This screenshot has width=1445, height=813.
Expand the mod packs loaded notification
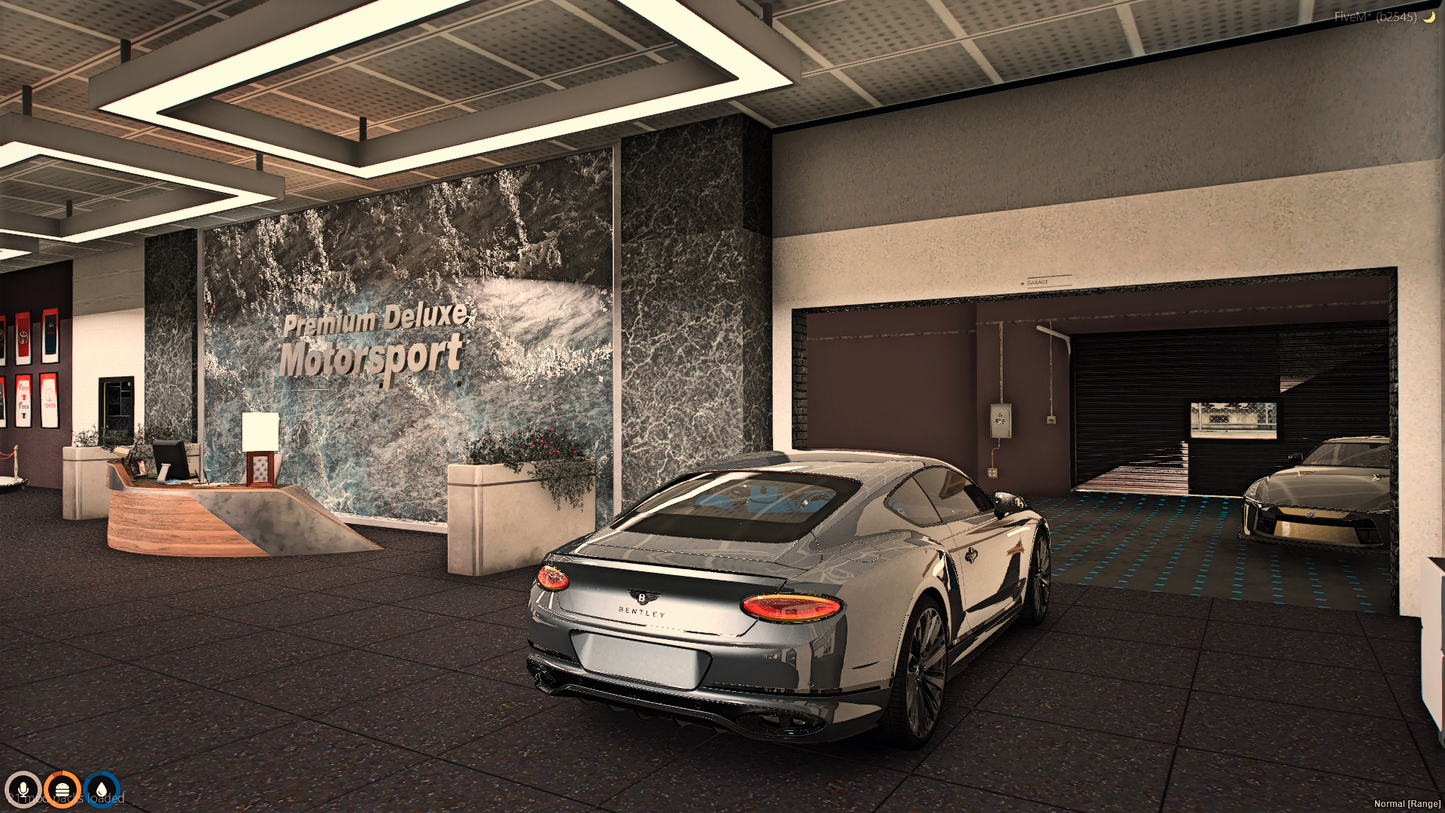click(x=65, y=797)
